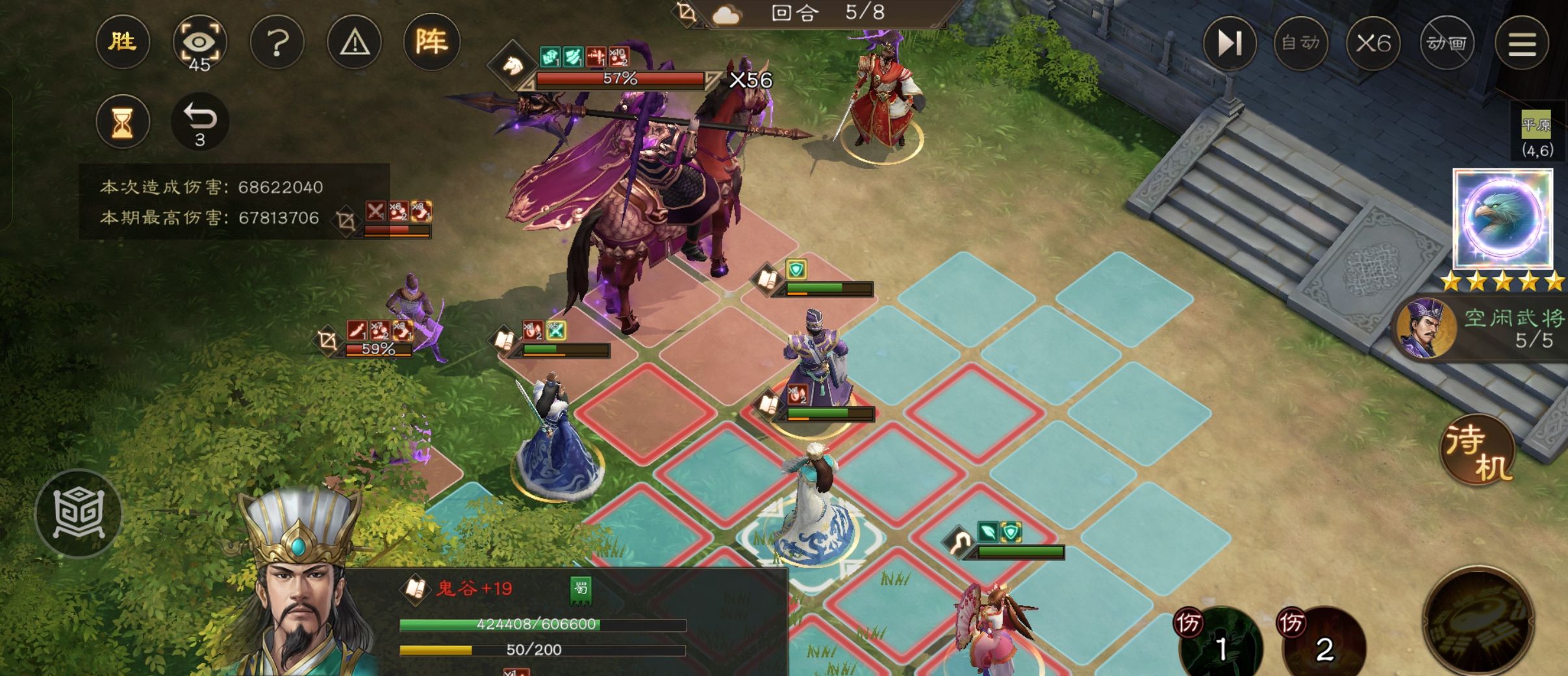Select the eagle spirit portrait card

(1502, 218)
